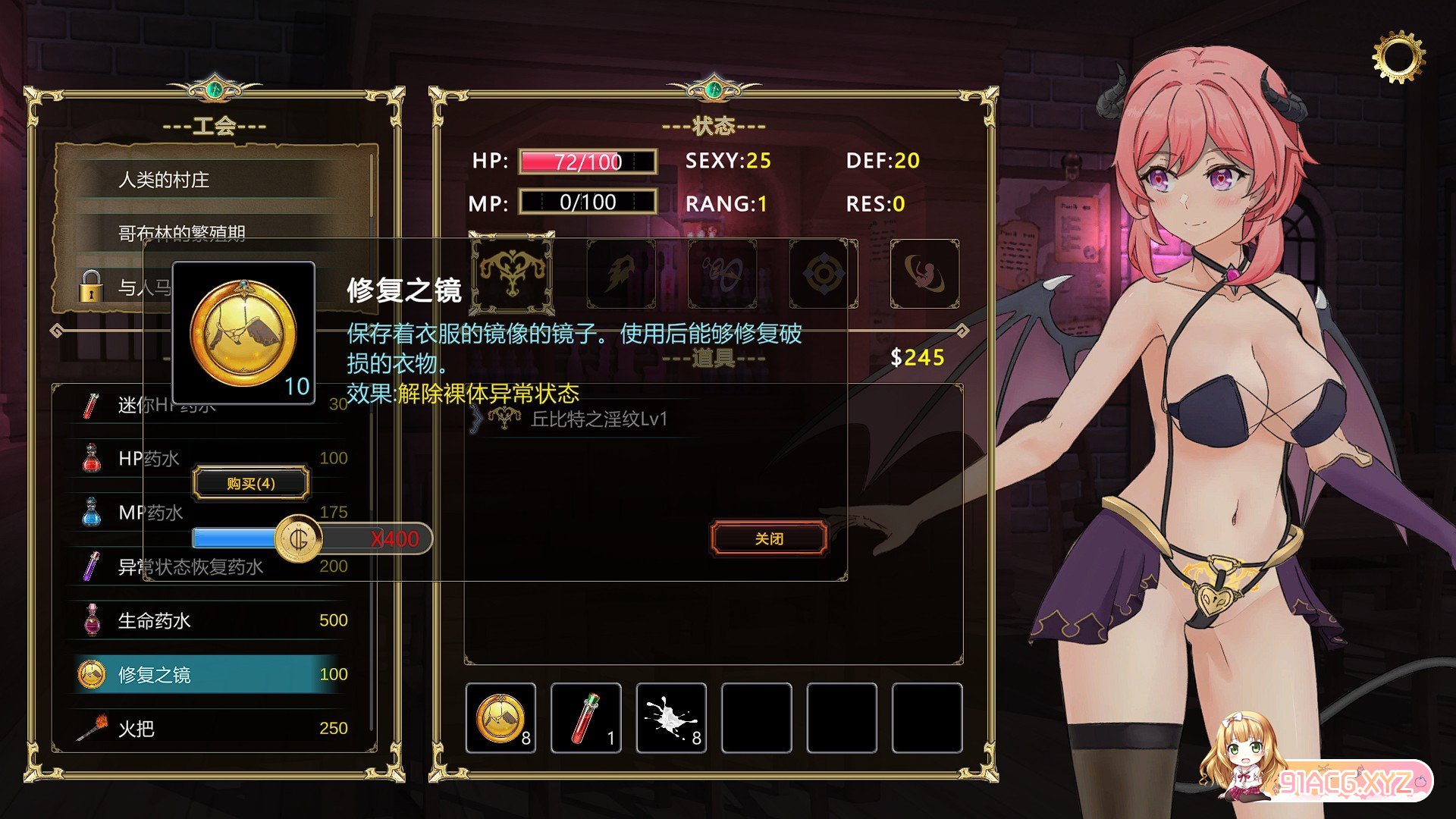Click an empty inventory slot
Screen dimensions: 1456x819
point(756,717)
